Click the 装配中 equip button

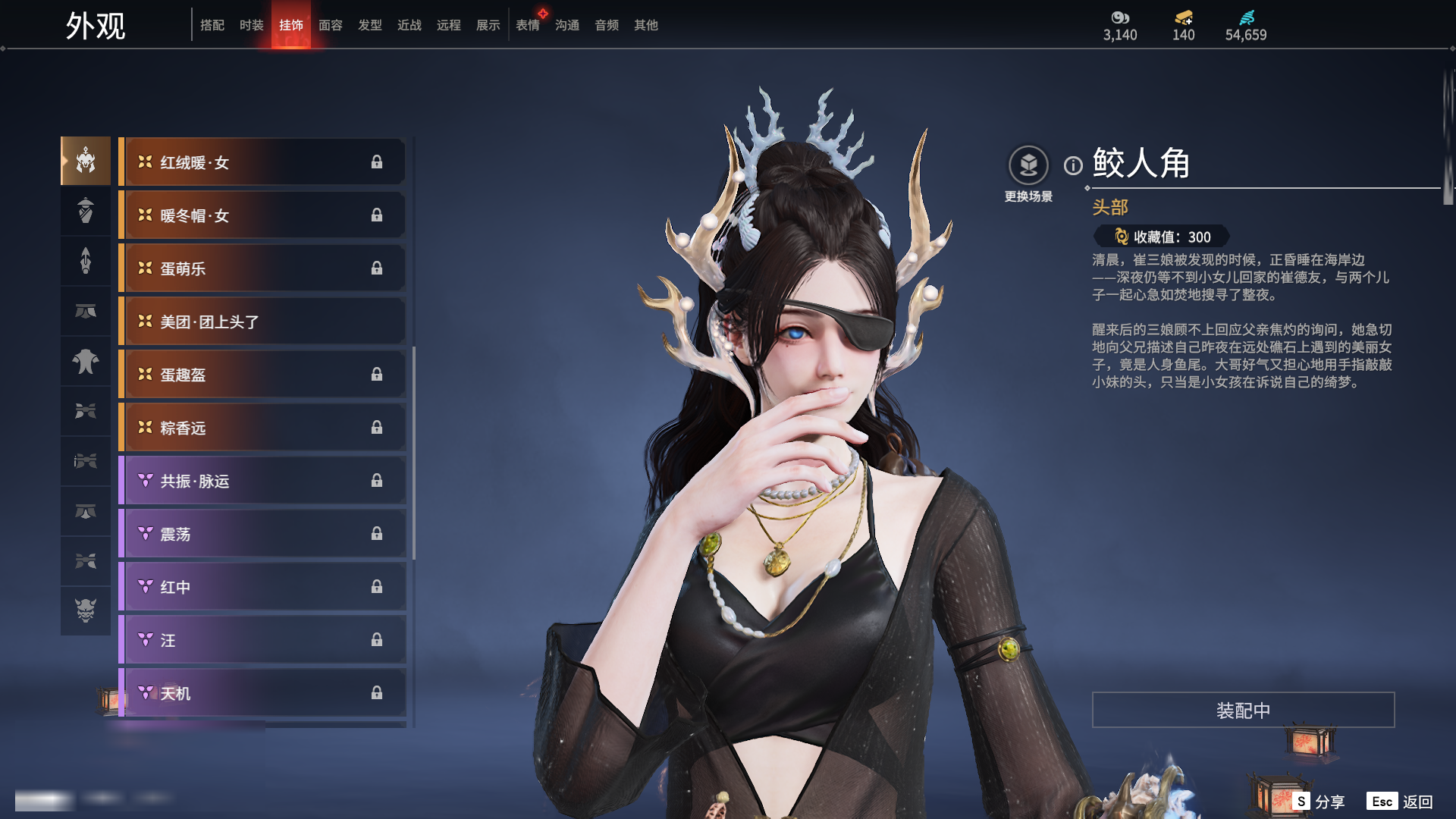(1243, 710)
